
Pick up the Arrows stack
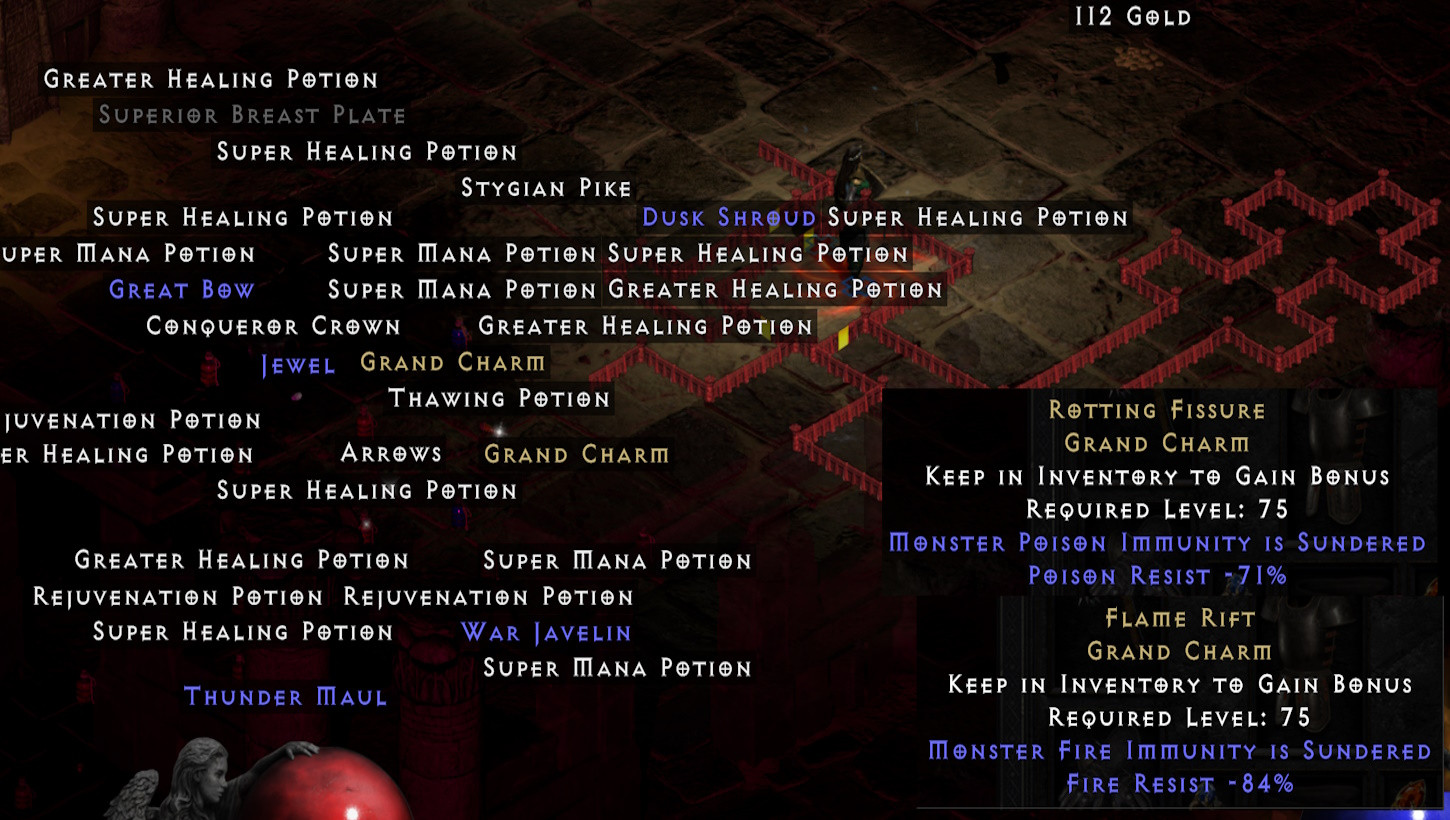pyautogui.click(x=389, y=453)
